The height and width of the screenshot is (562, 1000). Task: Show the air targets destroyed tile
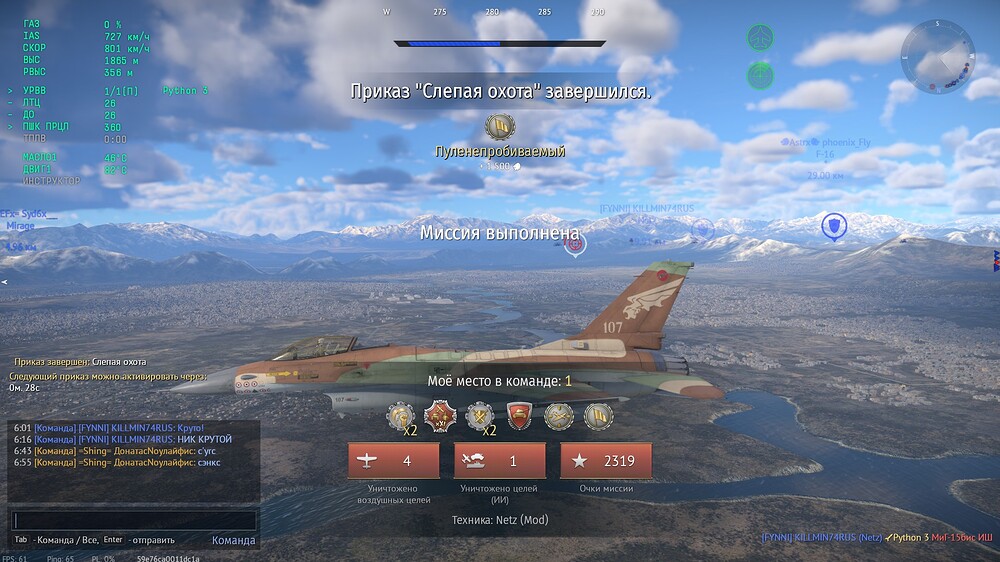393,461
